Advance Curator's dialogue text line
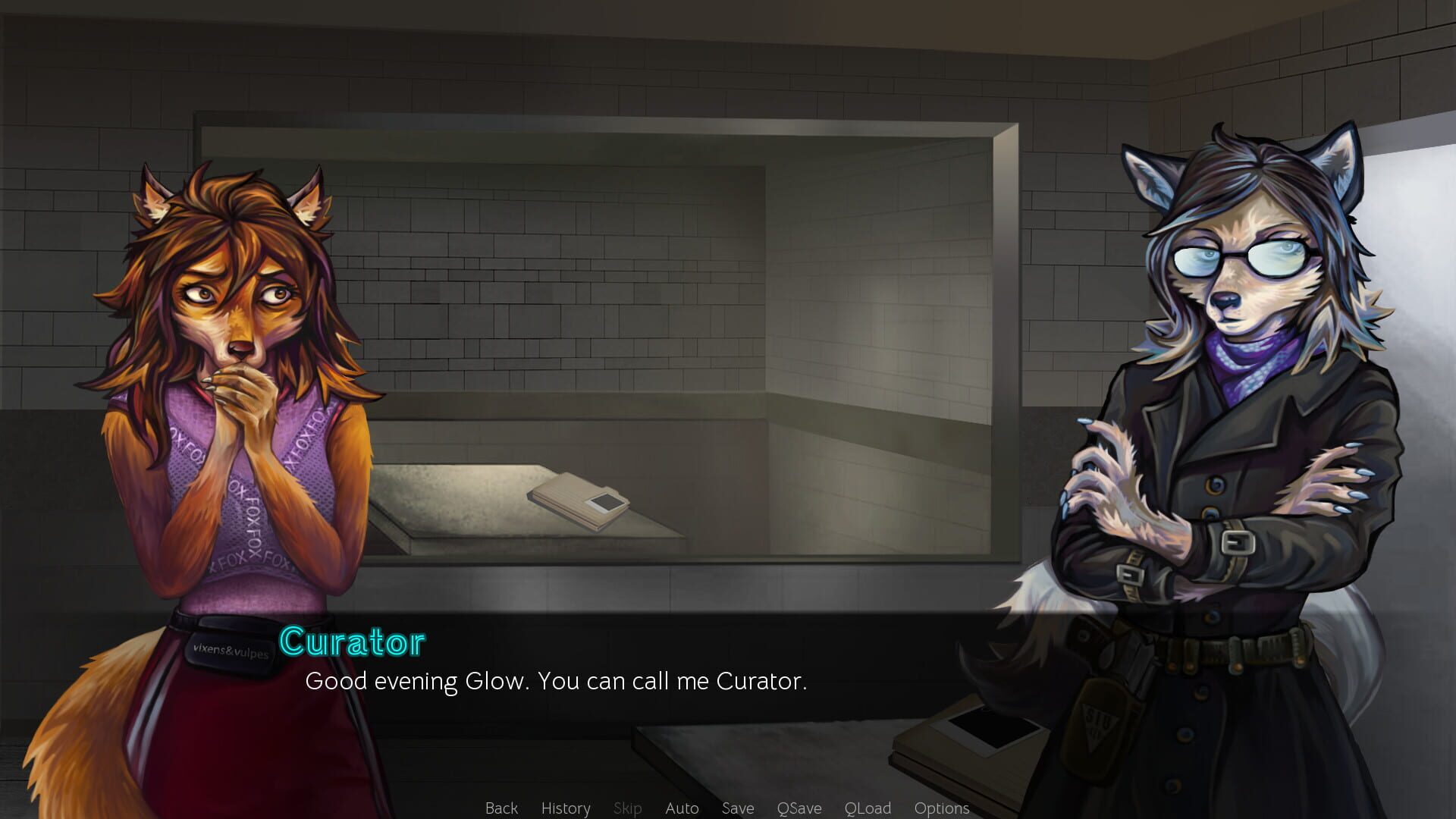1456x819 pixels. [556, 681]
